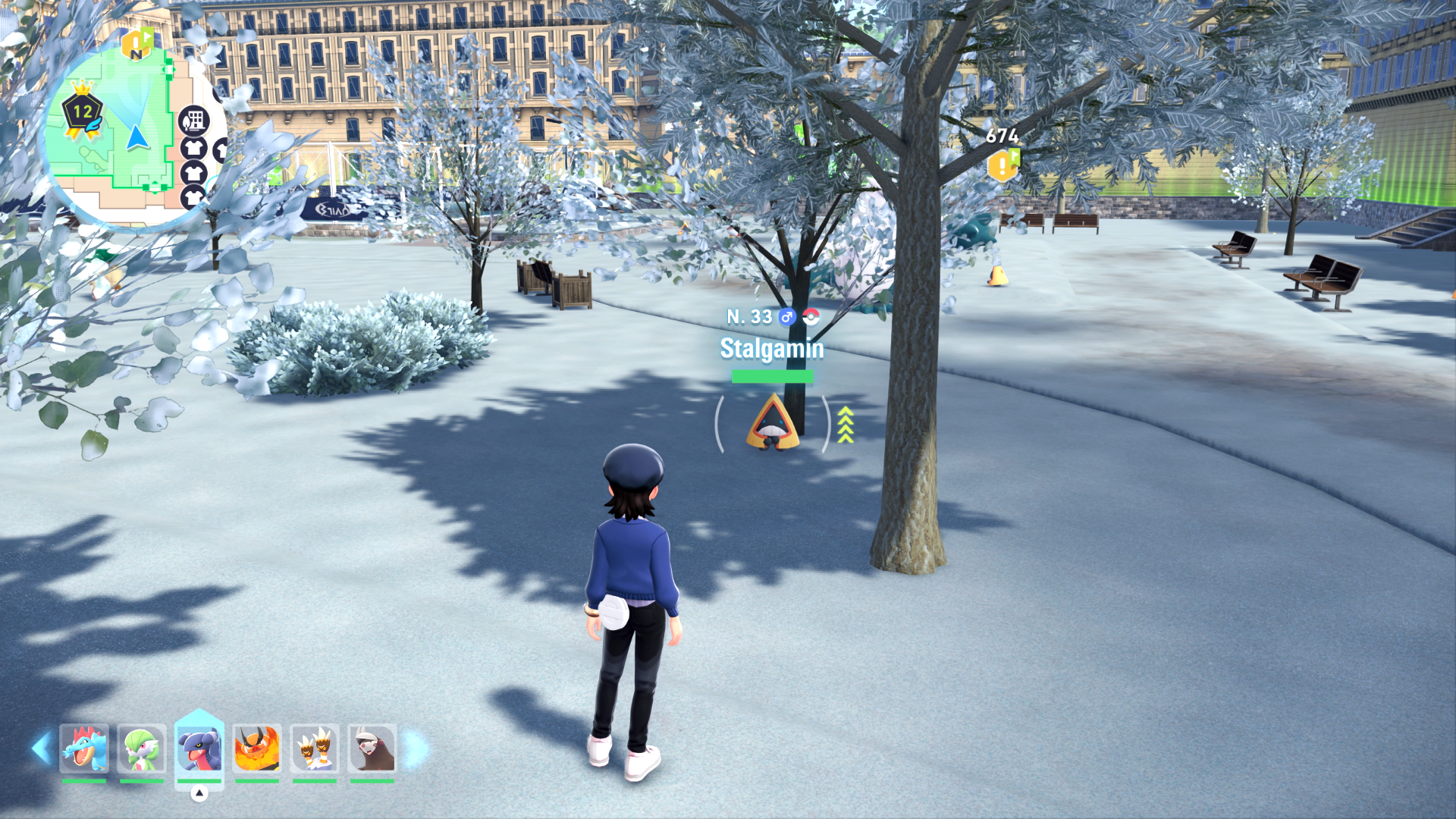Pick the Falinks party slot
The height and width of the screenshot is (819, 1456).
315,749
